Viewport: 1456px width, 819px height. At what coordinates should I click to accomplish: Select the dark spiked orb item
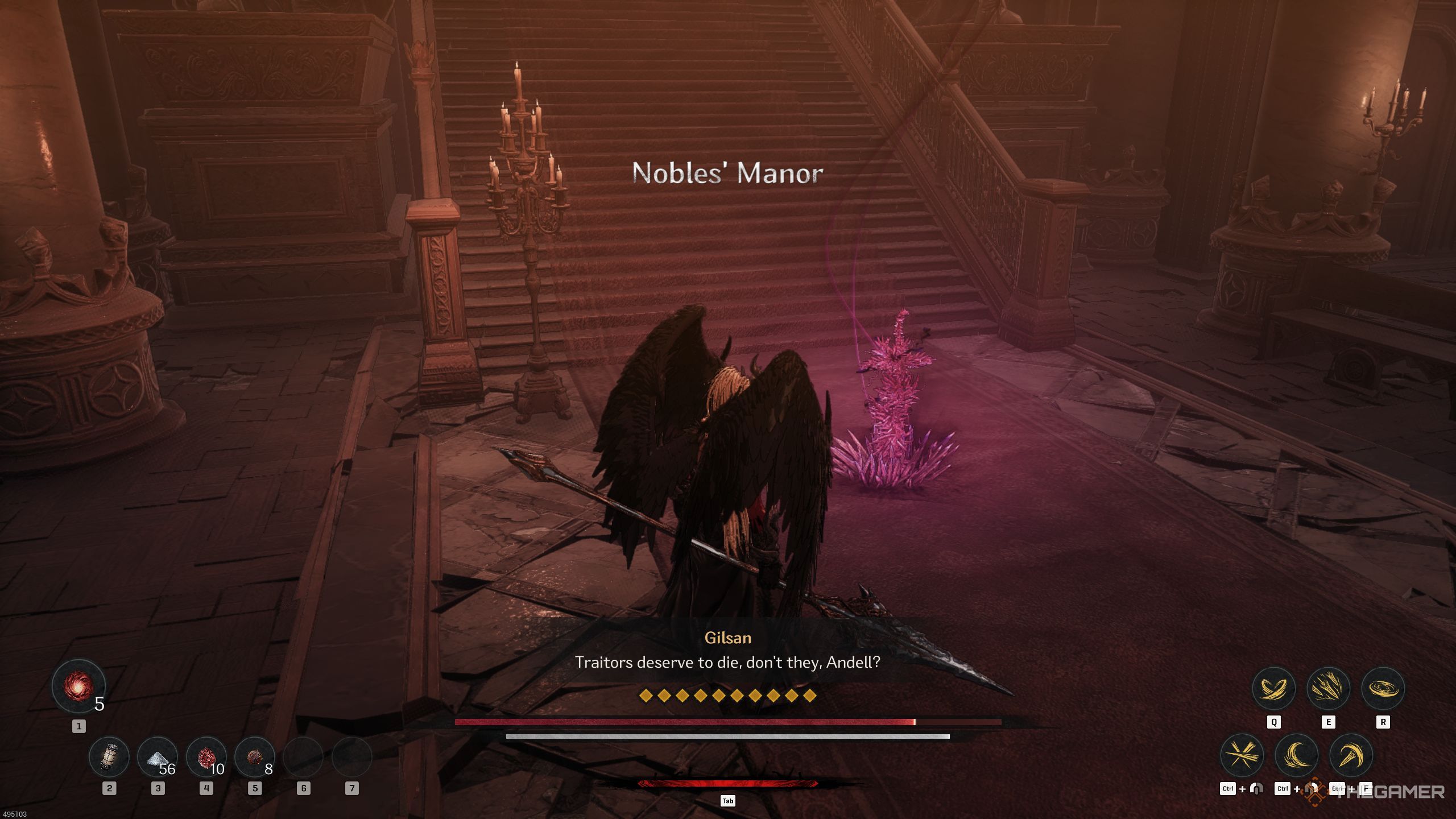254,757
